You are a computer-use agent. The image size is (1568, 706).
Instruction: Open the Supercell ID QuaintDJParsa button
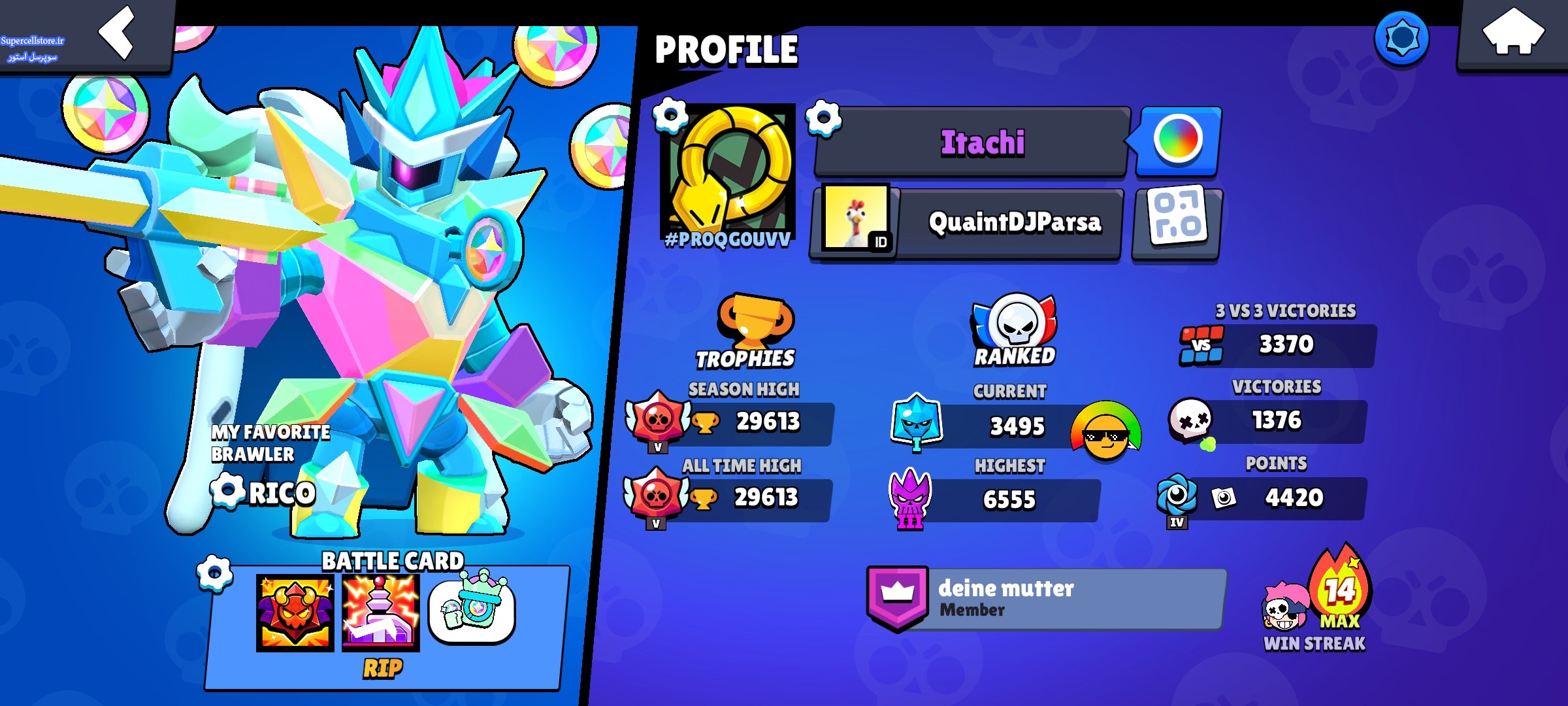point(967,224)
